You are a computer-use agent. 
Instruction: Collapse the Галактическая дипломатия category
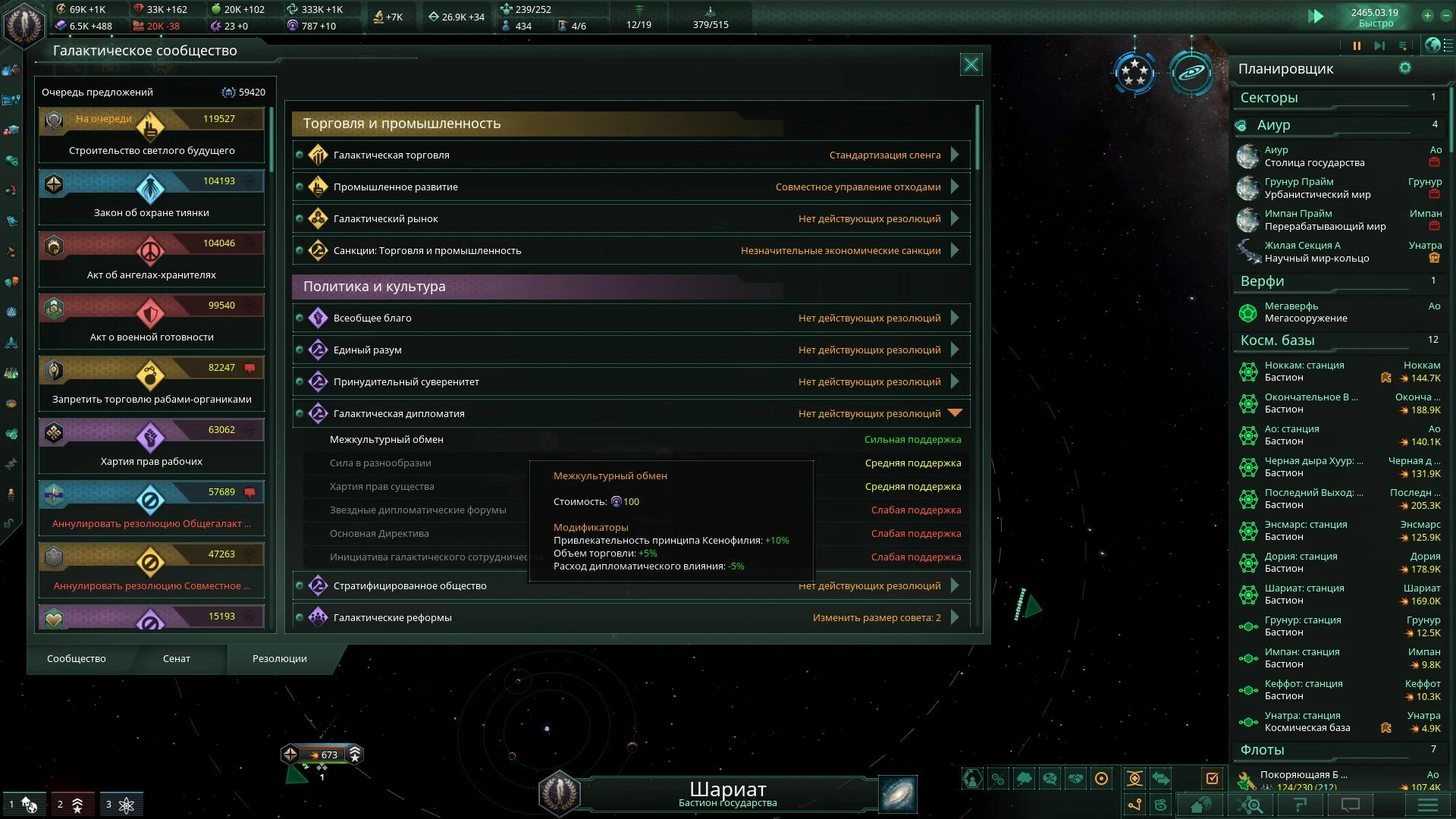[x=955, y=413]
